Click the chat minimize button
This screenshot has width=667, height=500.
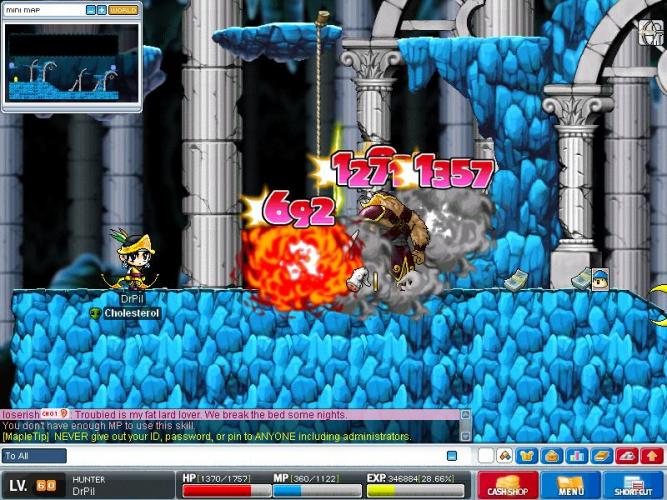[x=451, y=456]
